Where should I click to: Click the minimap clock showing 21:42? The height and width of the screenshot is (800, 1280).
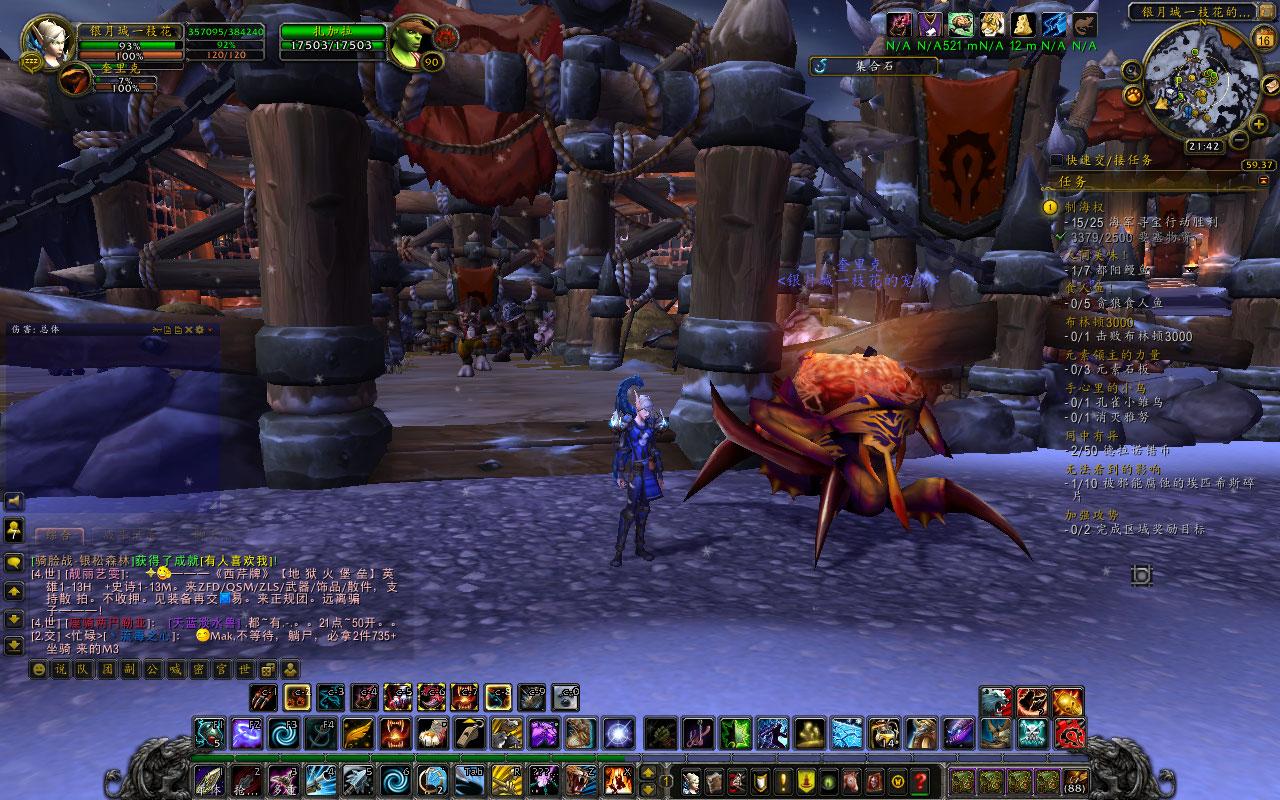coord(1204,146)
